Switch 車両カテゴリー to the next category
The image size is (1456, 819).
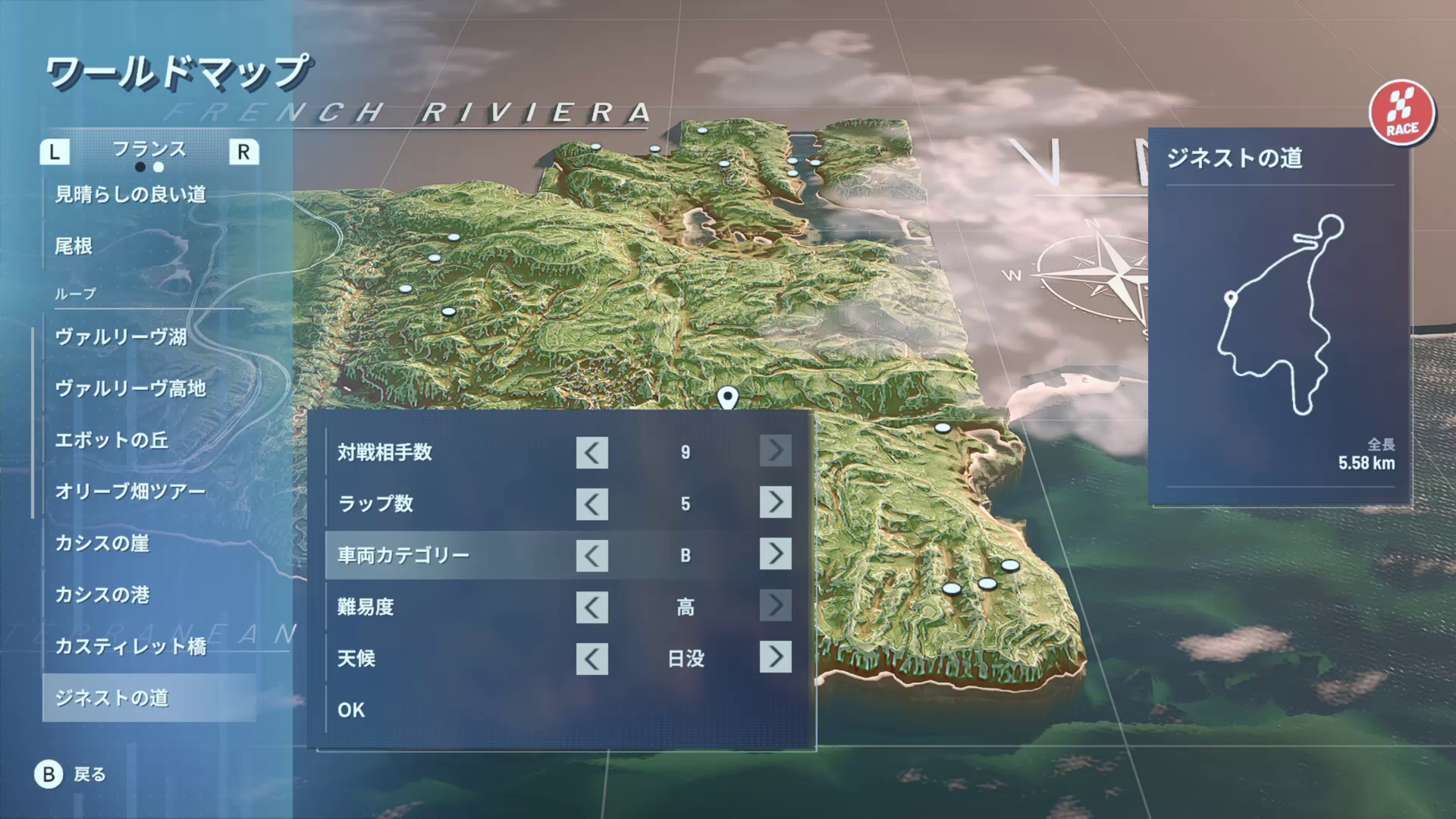(775, 554)
